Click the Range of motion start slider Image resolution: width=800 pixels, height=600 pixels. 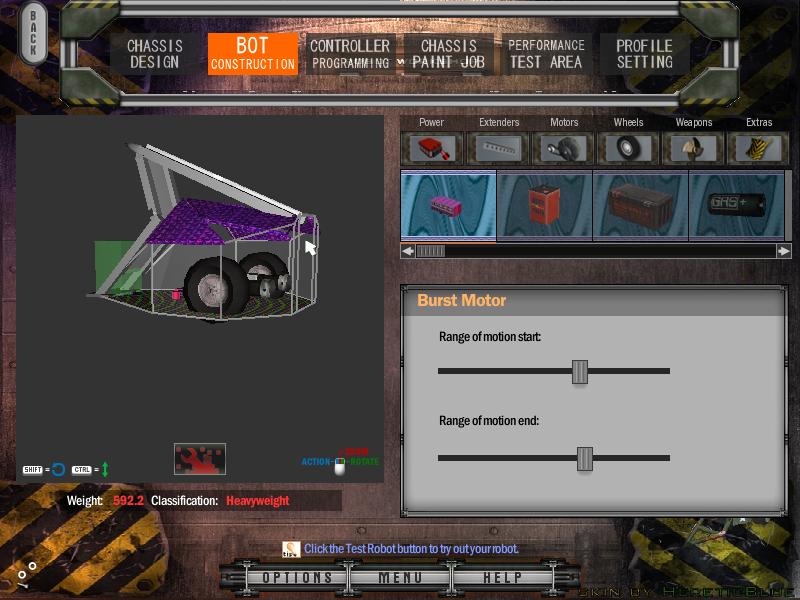coord(580,371)
